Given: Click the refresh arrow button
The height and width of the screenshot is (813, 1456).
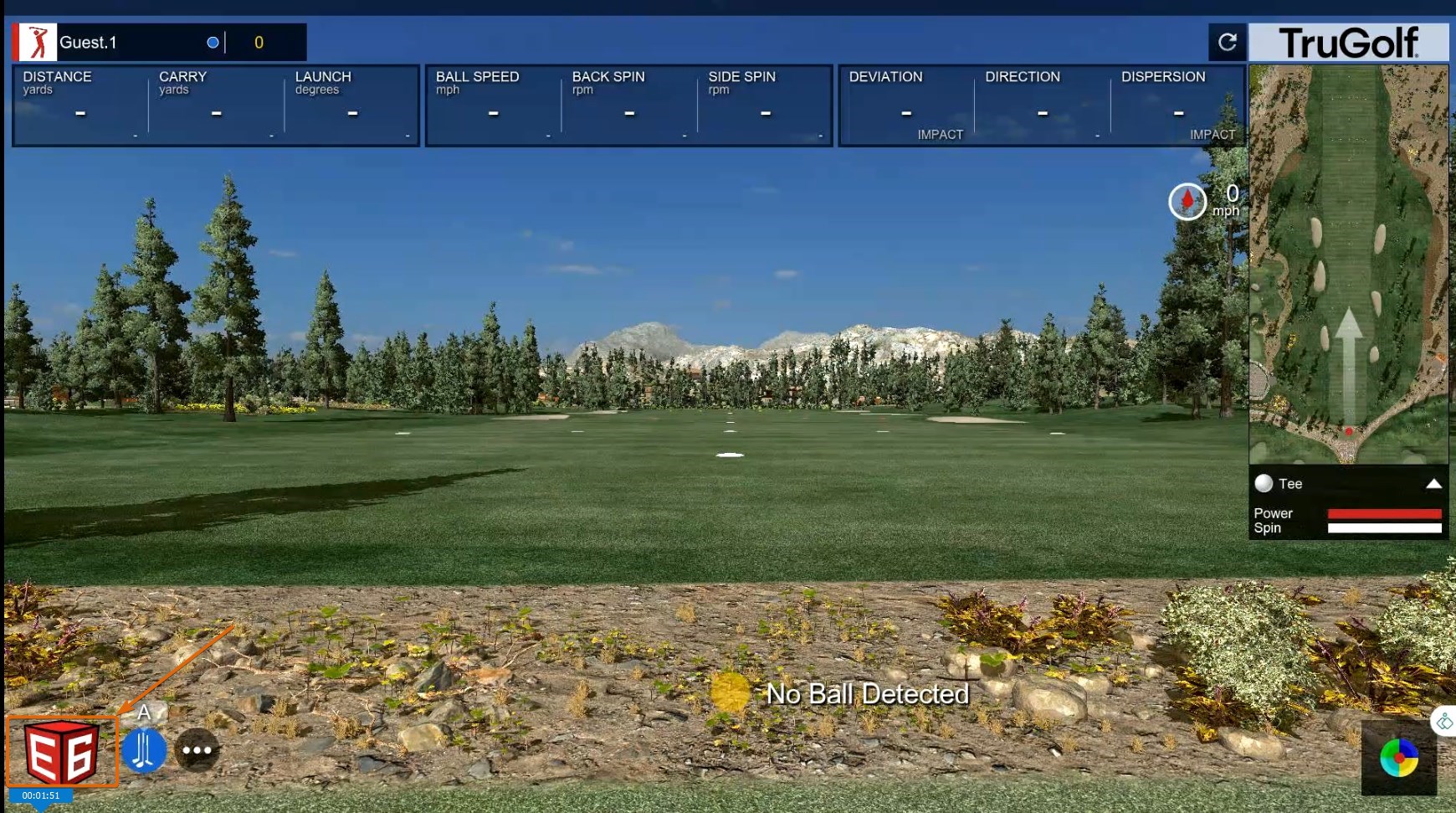Looking at the screenshot, I should click(1227, 42).
